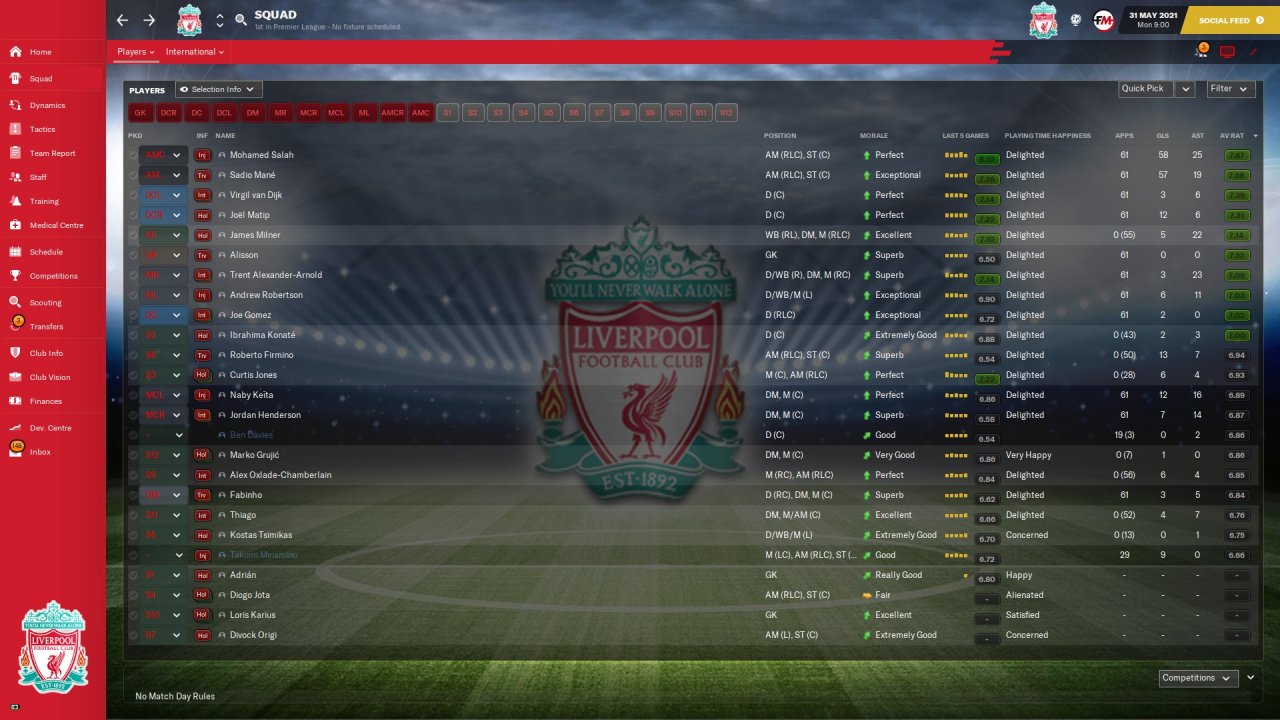Open the Filter dropdown
The height and width of the screenshot is (720, 1280).
1230,89
